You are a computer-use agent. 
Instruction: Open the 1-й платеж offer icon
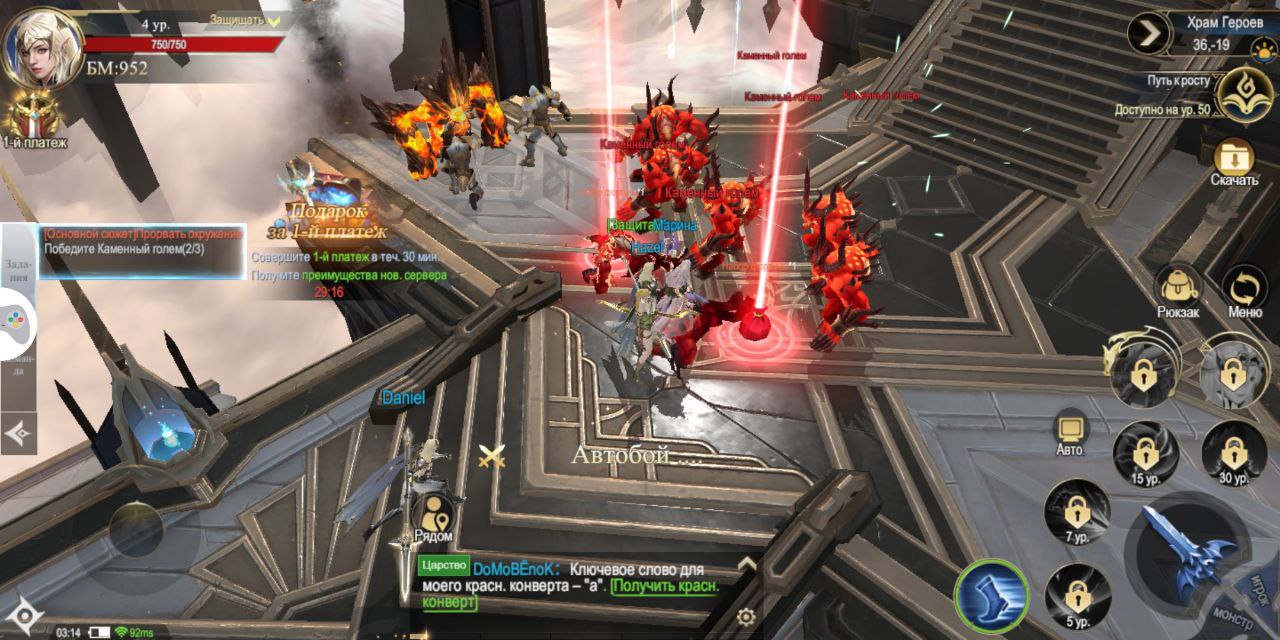click(x=33, y=120)
